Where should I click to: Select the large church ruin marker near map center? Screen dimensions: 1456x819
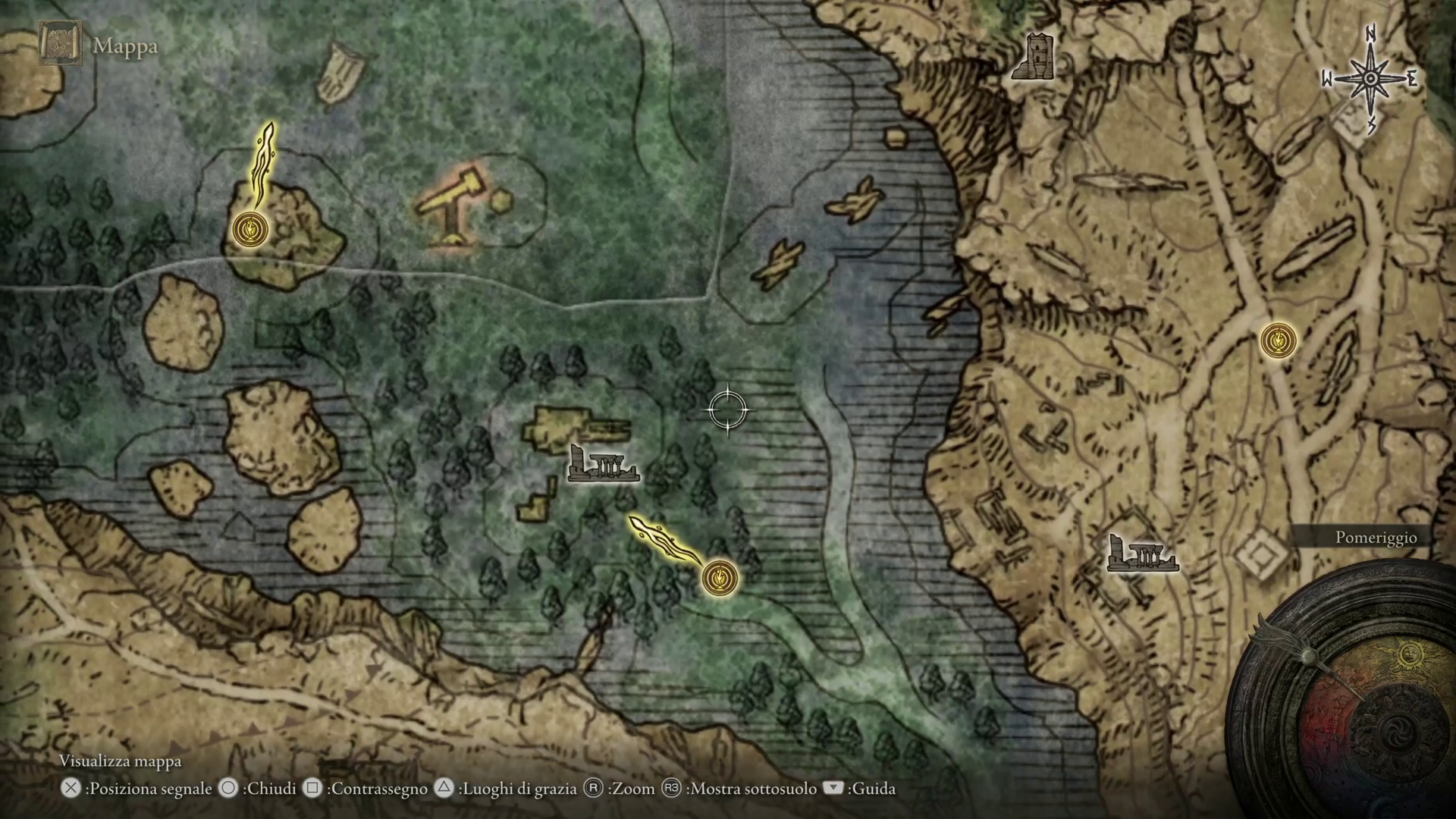pos(603,464)
